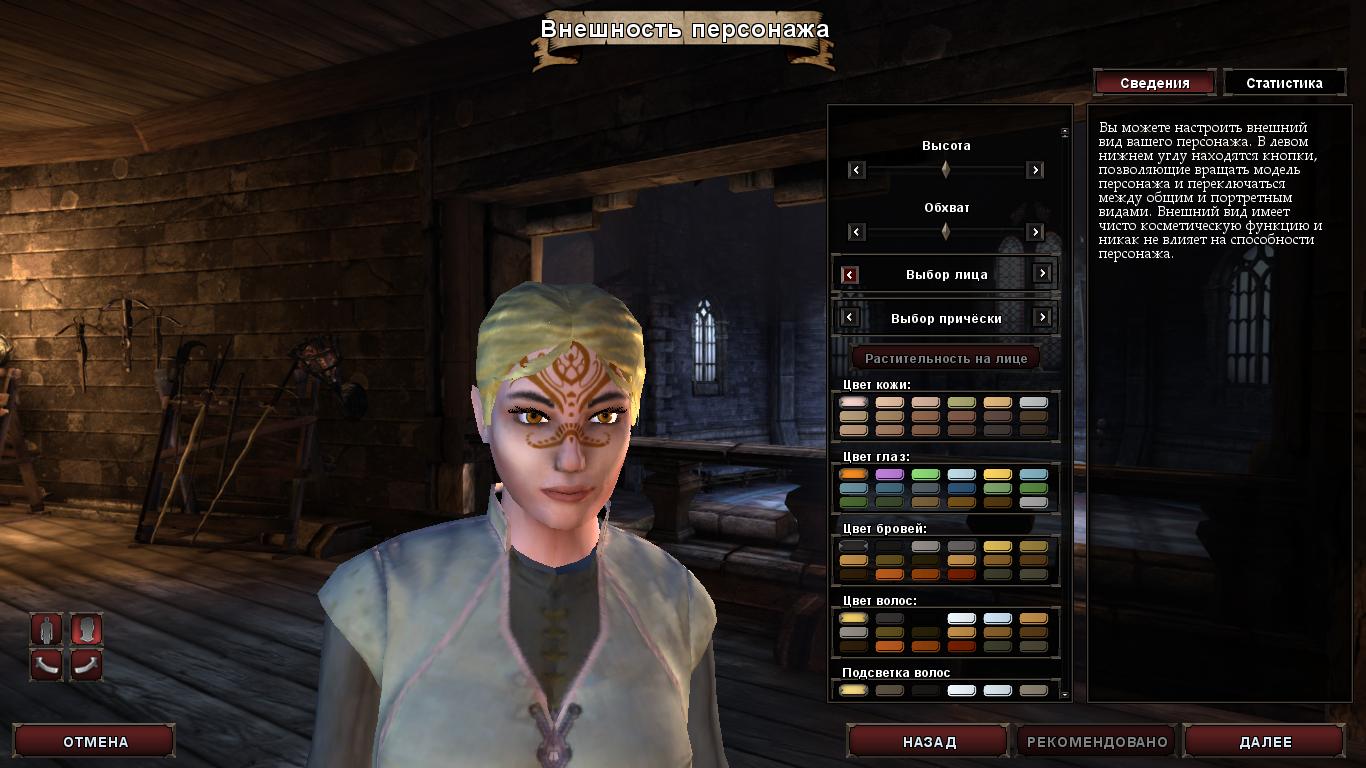Open the Сведения tab
Image resolution: width=1366 pixels, height=768 pixels.
(1154, 83)
